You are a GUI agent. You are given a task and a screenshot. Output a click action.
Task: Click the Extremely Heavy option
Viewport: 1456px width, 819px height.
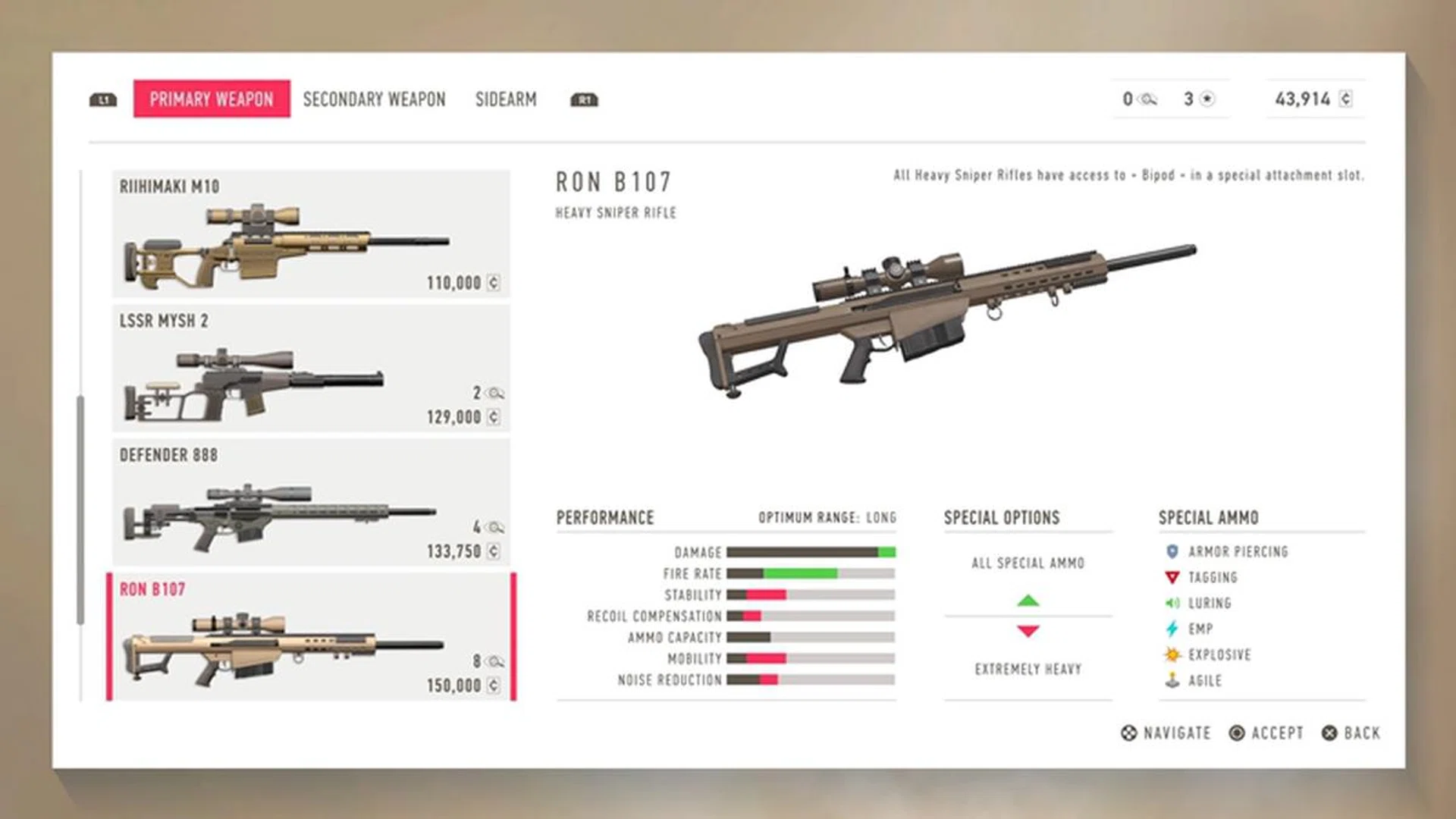[x=1028, y=670]
